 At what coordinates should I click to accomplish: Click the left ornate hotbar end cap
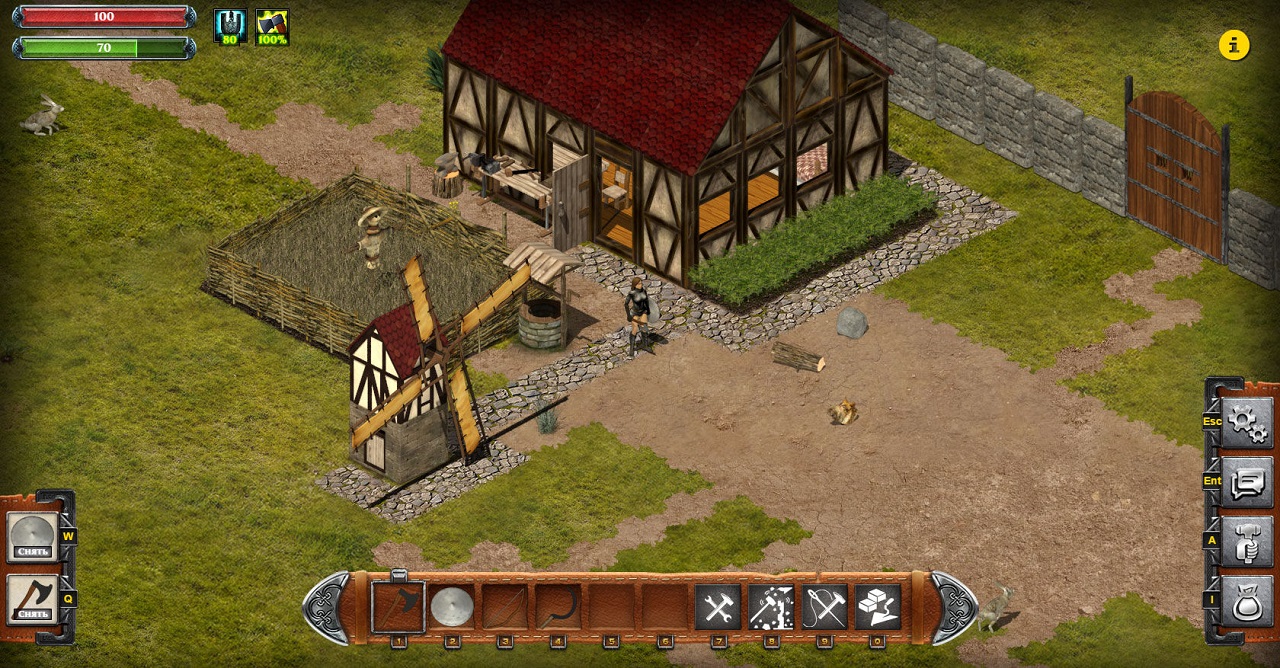point(327,607)
